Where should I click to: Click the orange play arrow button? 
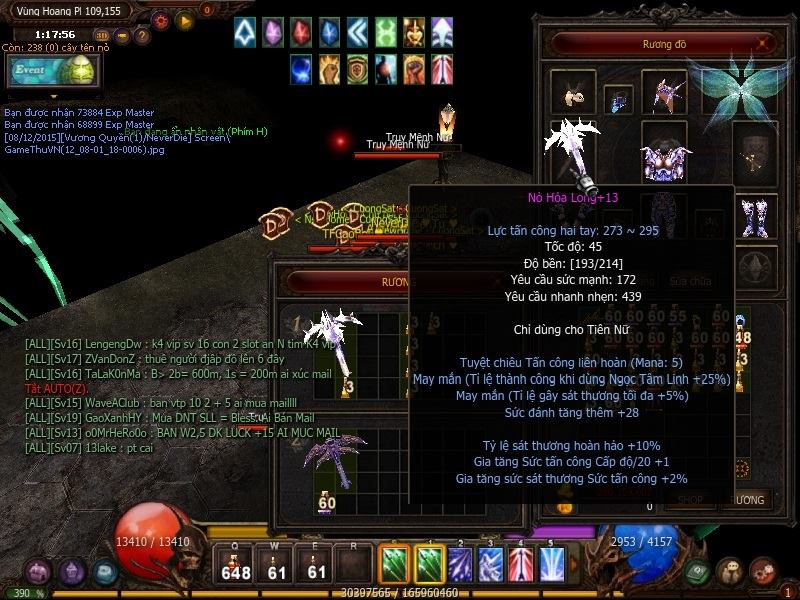(184, 19)
